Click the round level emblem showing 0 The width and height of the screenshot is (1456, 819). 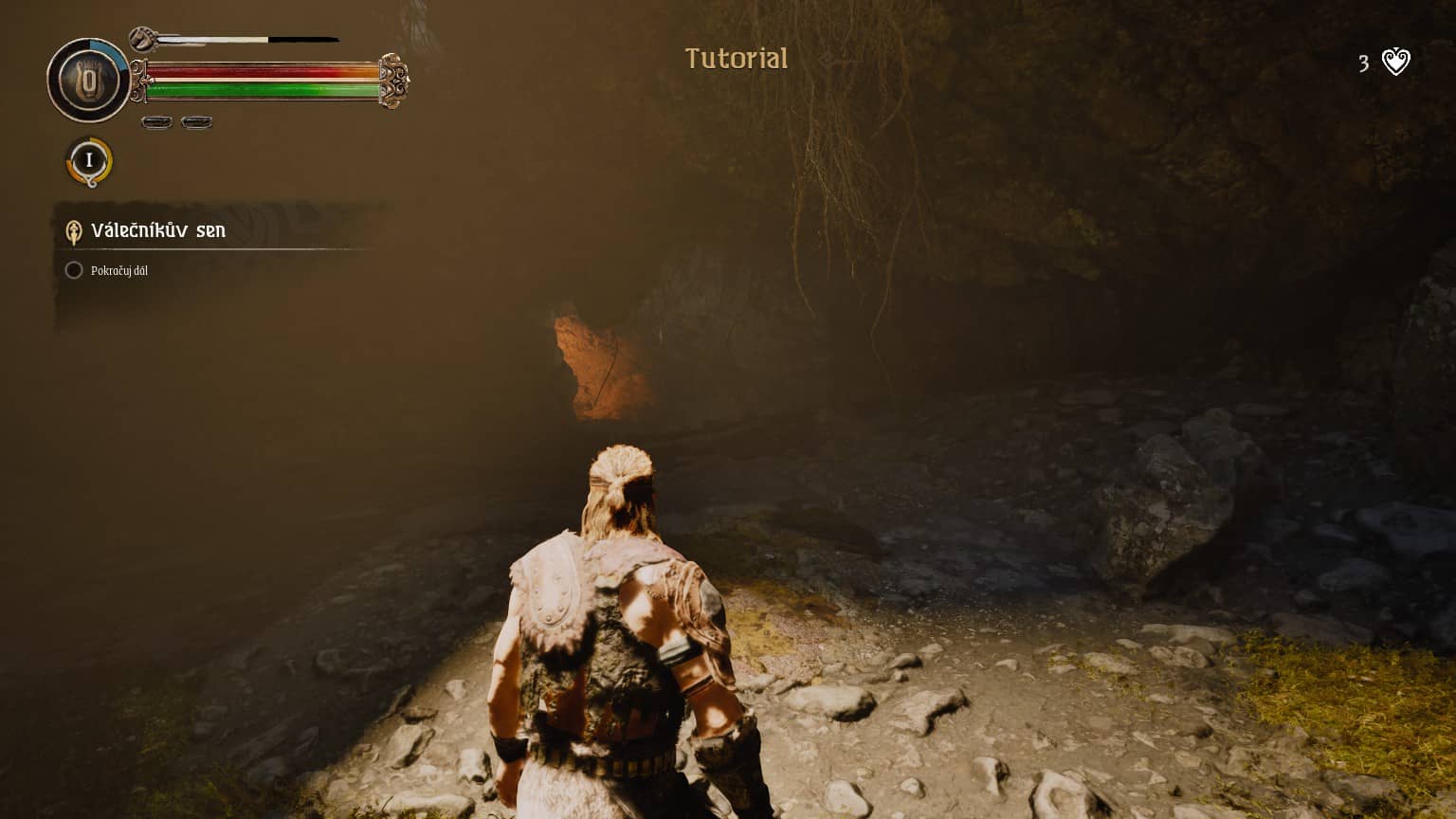(88, 82)
